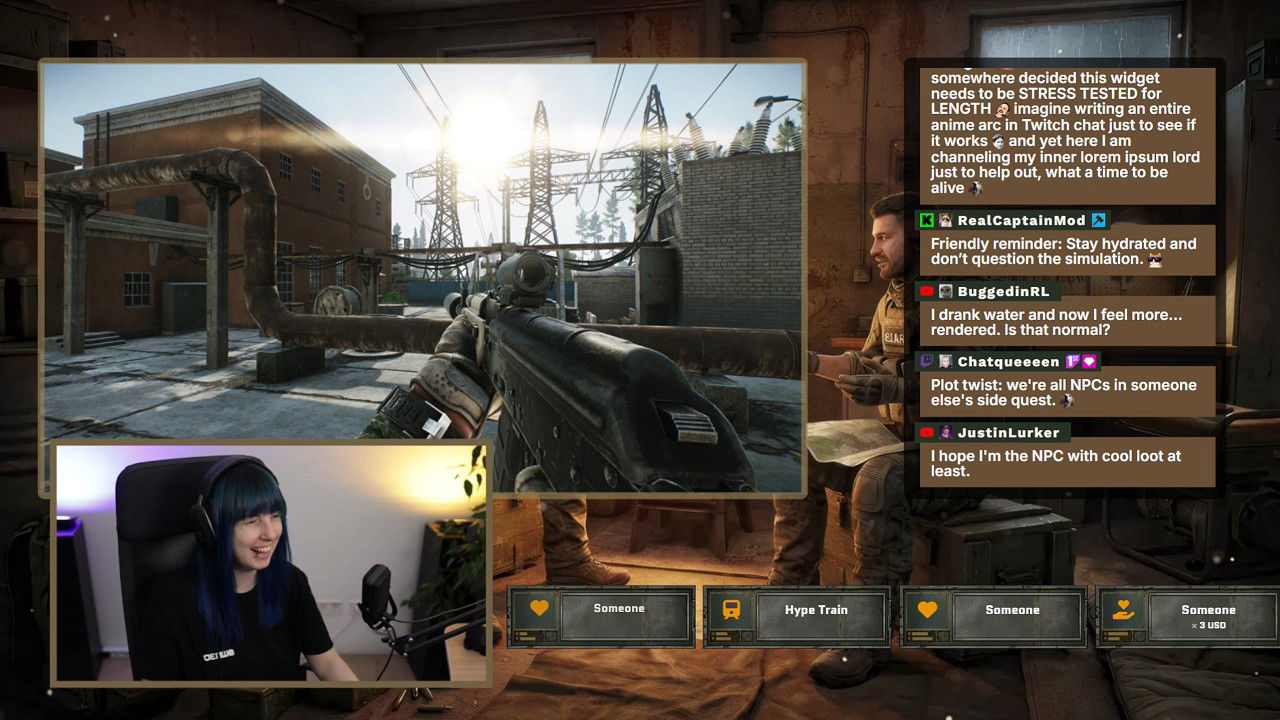Viewport: 1280px width, 720px height.
Task: Click the horse emote in Chatqueeeen's message
Action: [1067, 398]
